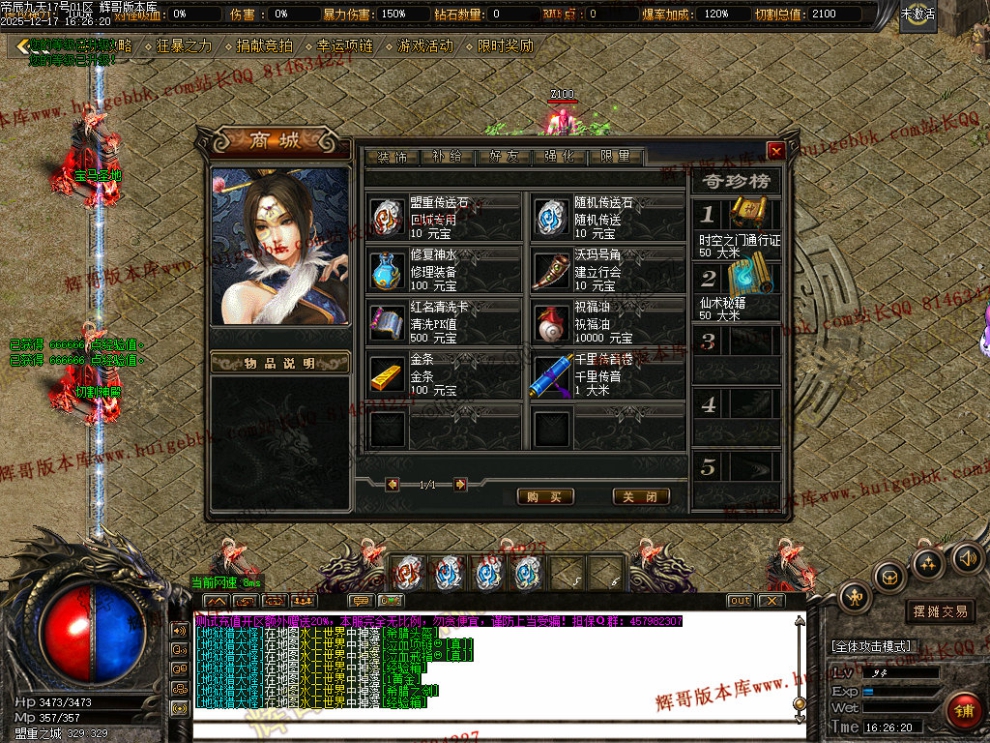
Task: Open the 摆摊交易 stall trade button
Action: point(939,611)
